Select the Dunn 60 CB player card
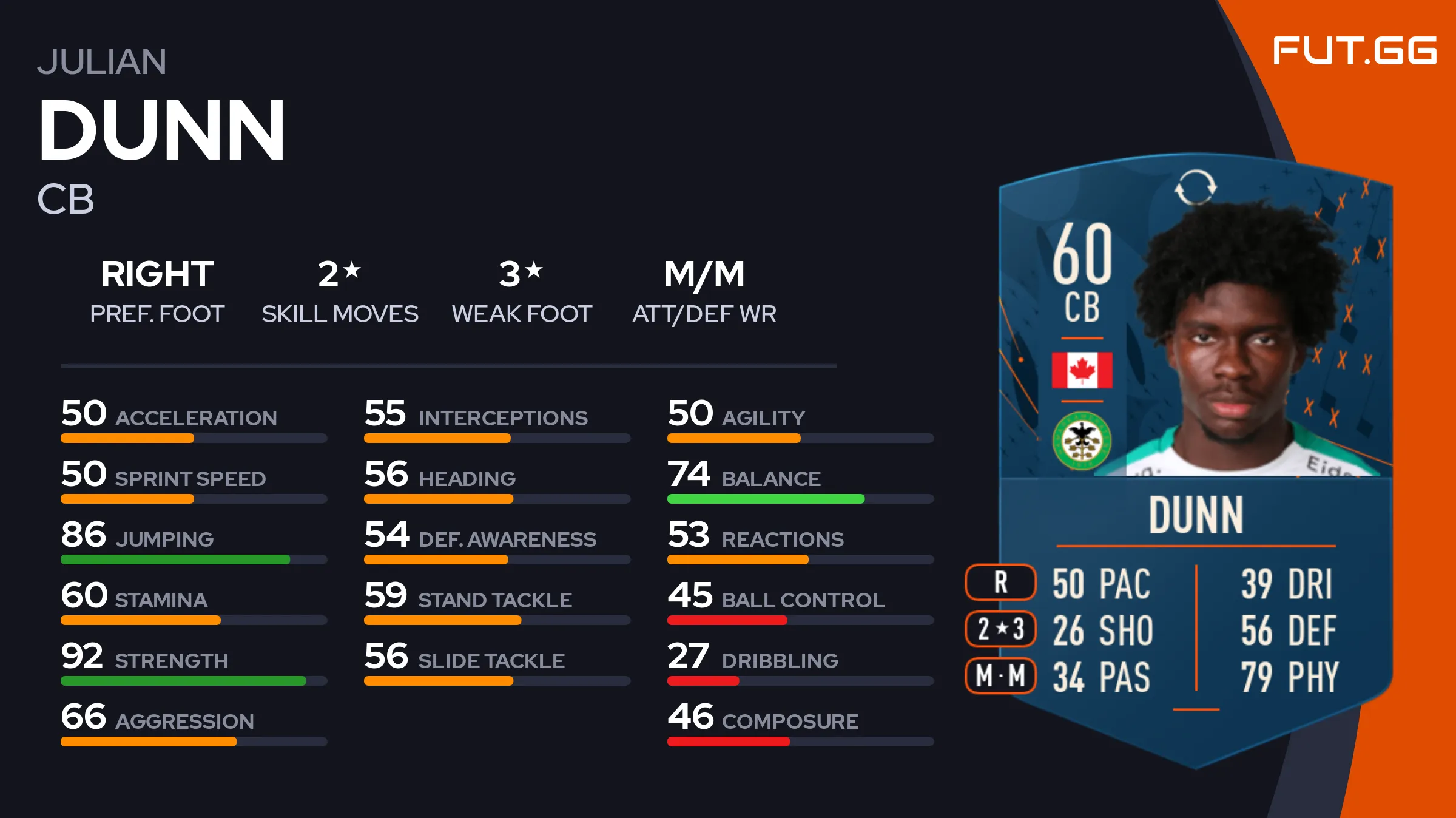Viewport: 1456px width, 818px height. [1195, 461]
